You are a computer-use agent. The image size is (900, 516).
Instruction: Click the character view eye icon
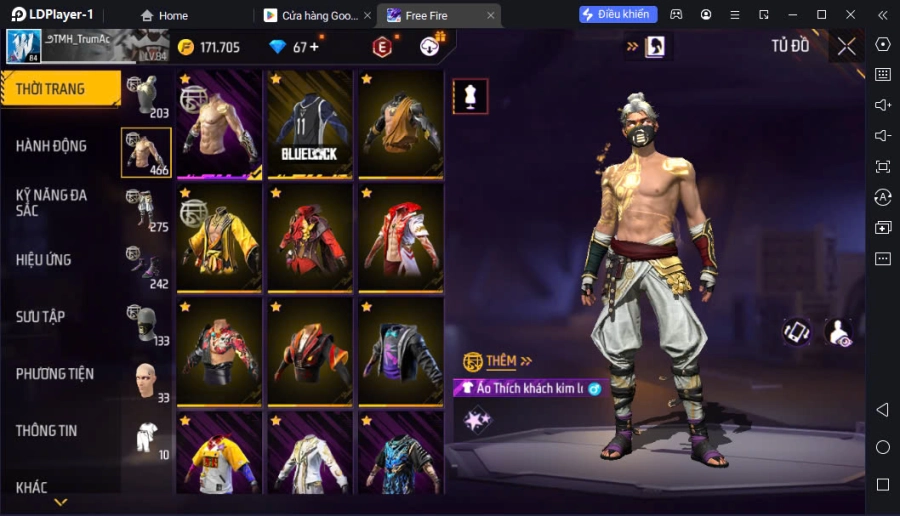tap(838, 332)
